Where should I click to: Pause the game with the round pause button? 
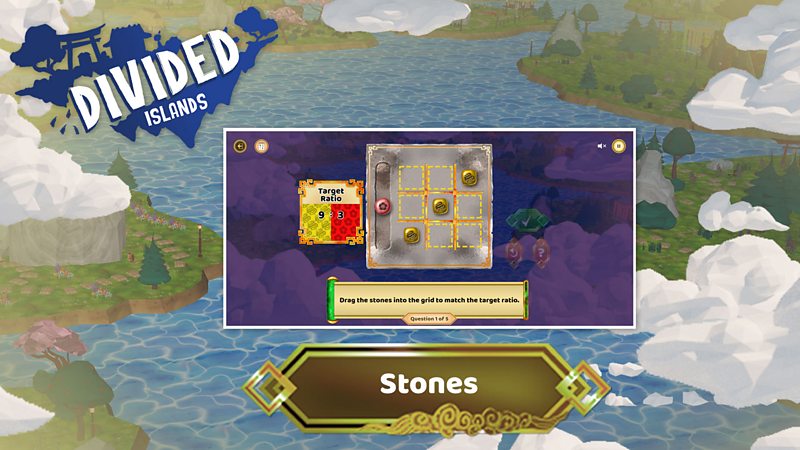(619, 146)
